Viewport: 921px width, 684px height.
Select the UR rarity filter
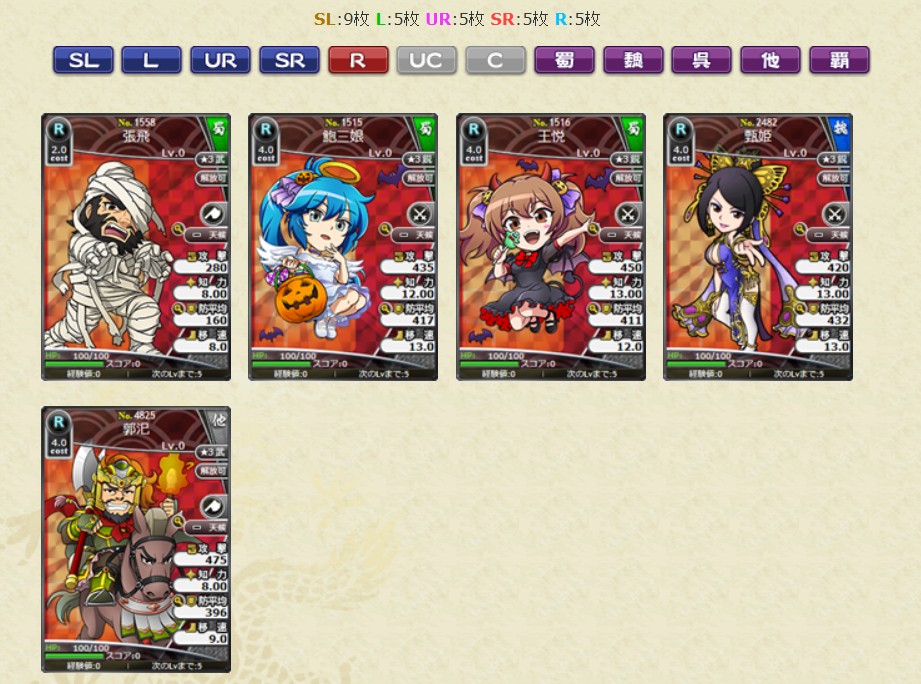click(x=220, y=60)
